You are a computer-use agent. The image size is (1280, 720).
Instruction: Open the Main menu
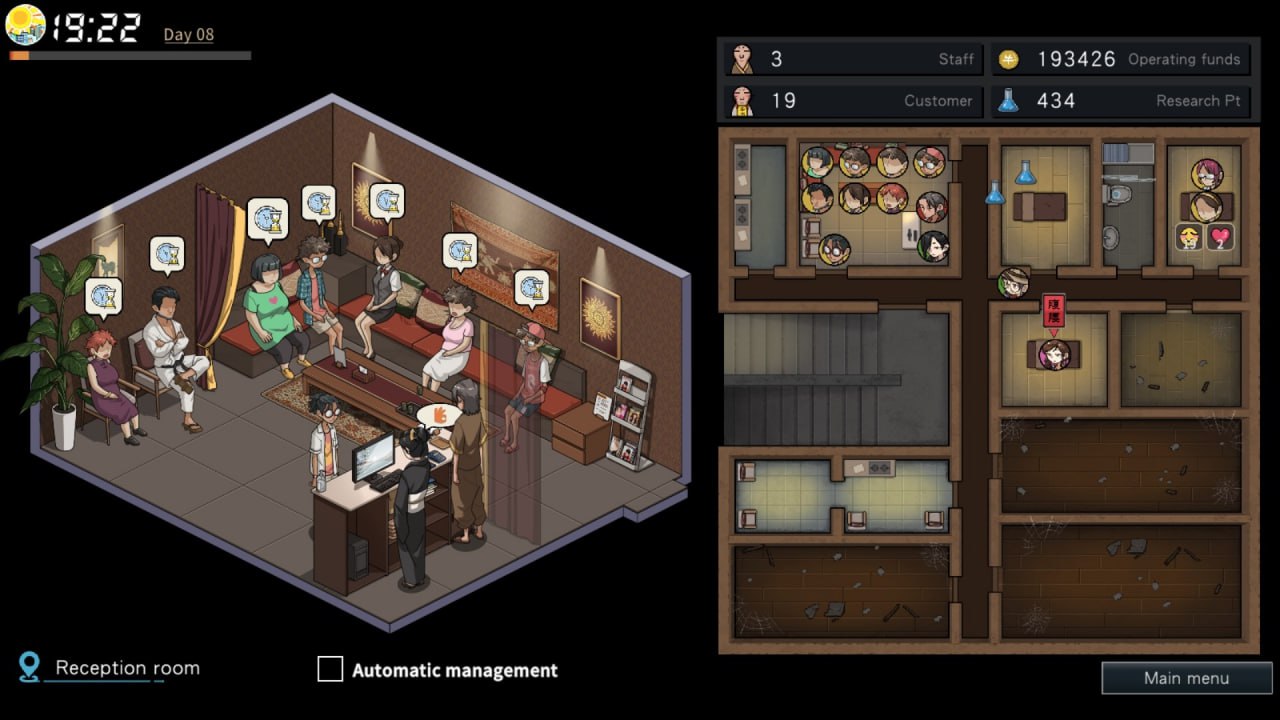[1186, 678]
